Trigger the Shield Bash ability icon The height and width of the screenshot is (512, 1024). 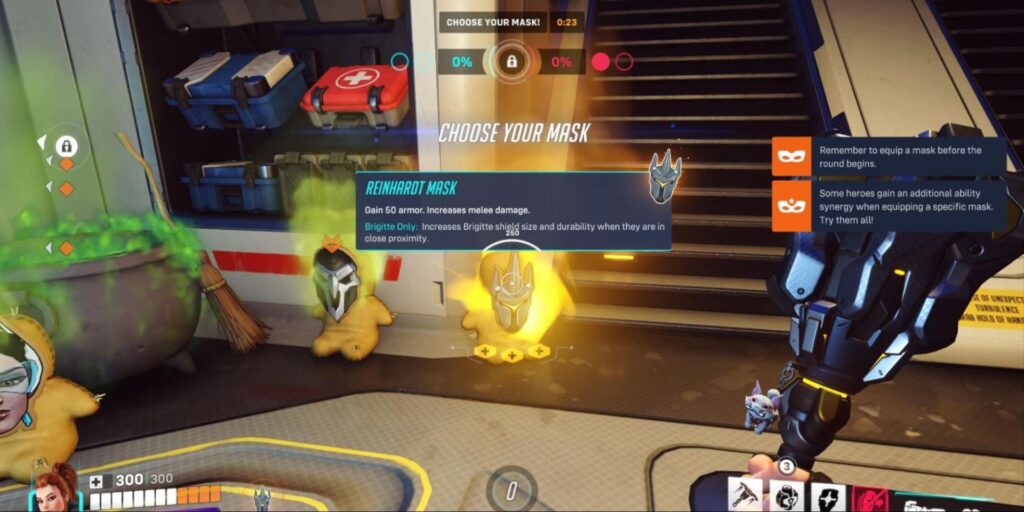(828, 496)
